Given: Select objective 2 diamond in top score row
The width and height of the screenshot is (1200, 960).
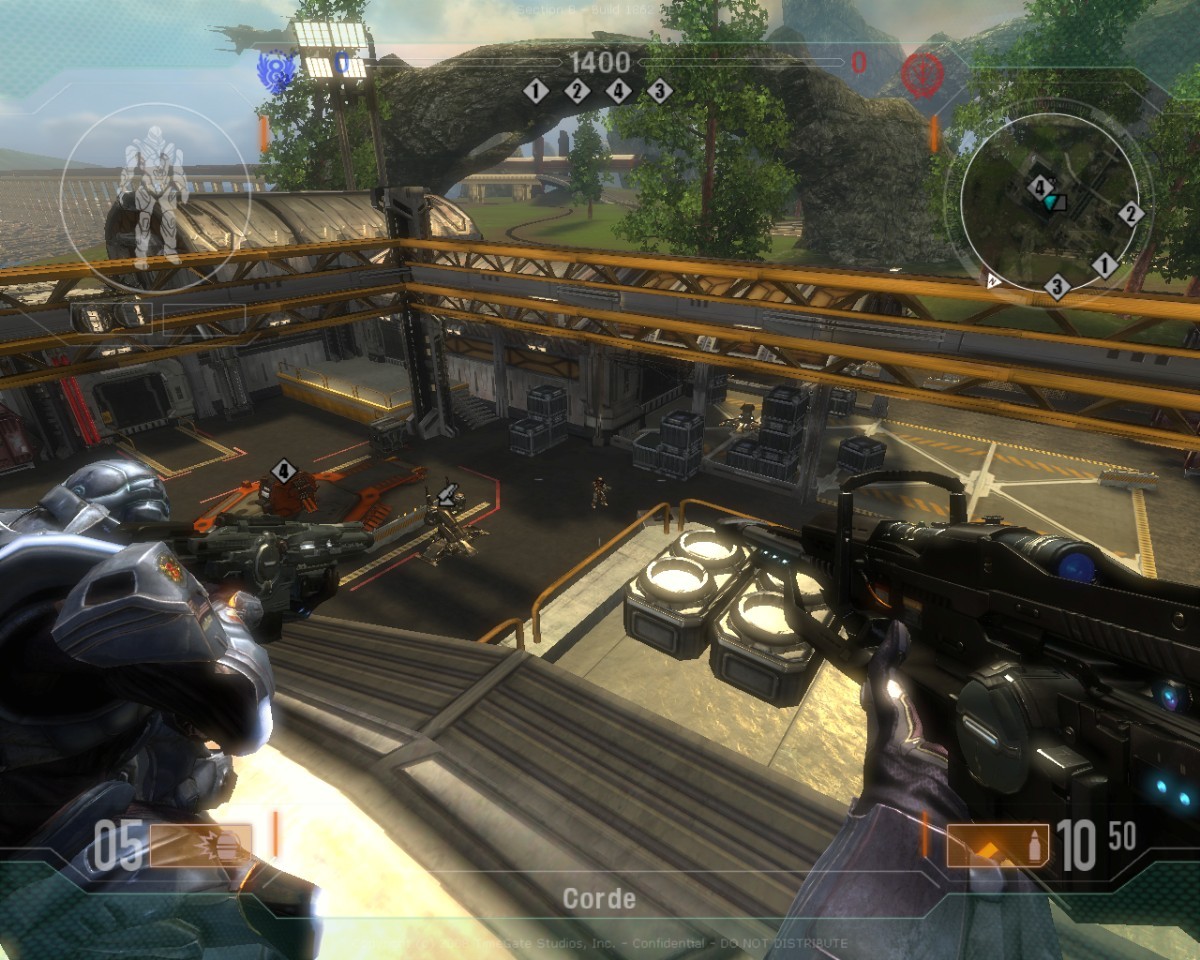Looking at the screenshot, I should click(577, 92).
